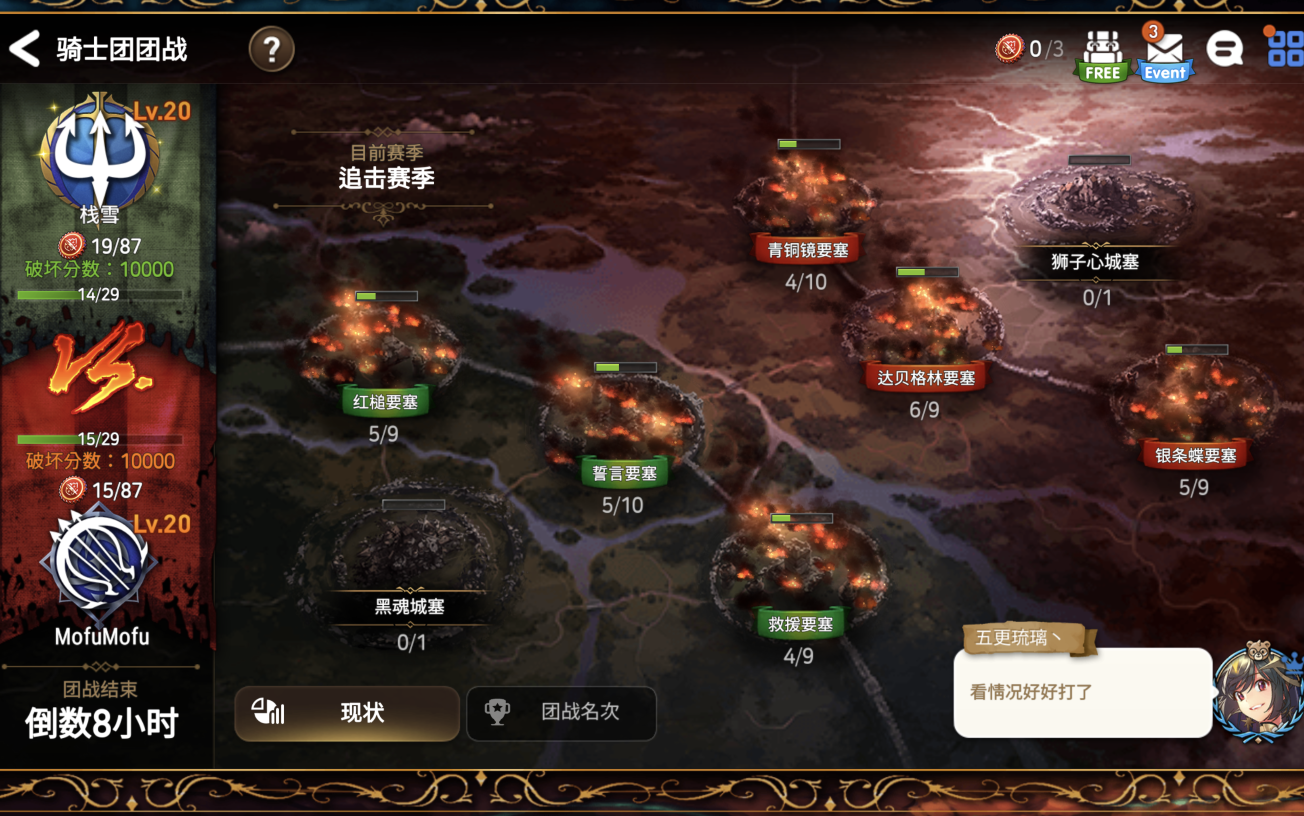This screenshot has height=816, width=1304.
Task: Claim the FREE gift reward
Action: click(1102, 55)
